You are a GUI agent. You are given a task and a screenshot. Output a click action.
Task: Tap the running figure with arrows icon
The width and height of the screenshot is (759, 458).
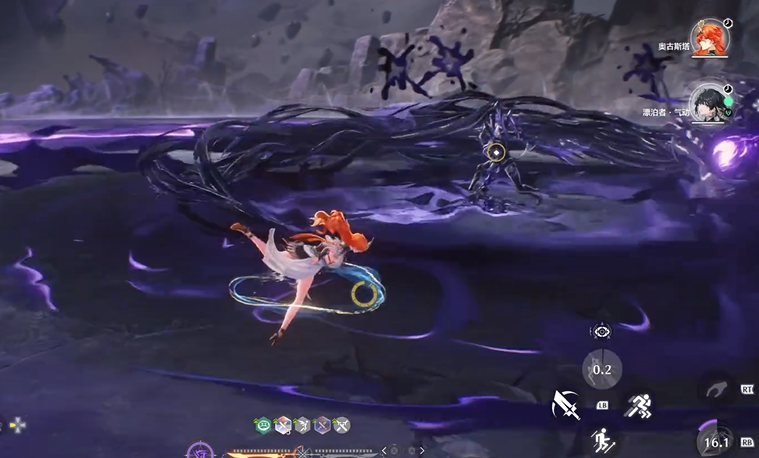tap(602, 440)
